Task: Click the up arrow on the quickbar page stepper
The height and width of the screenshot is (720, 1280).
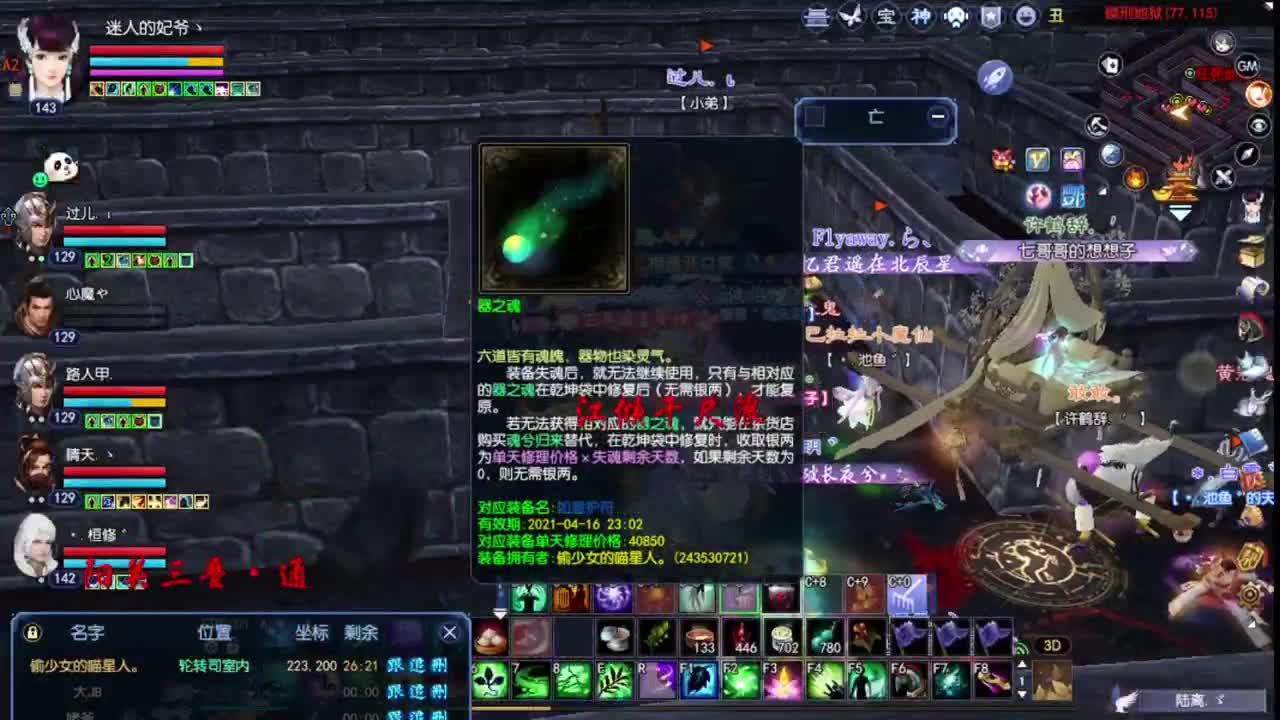Action: coord(1023,665)
